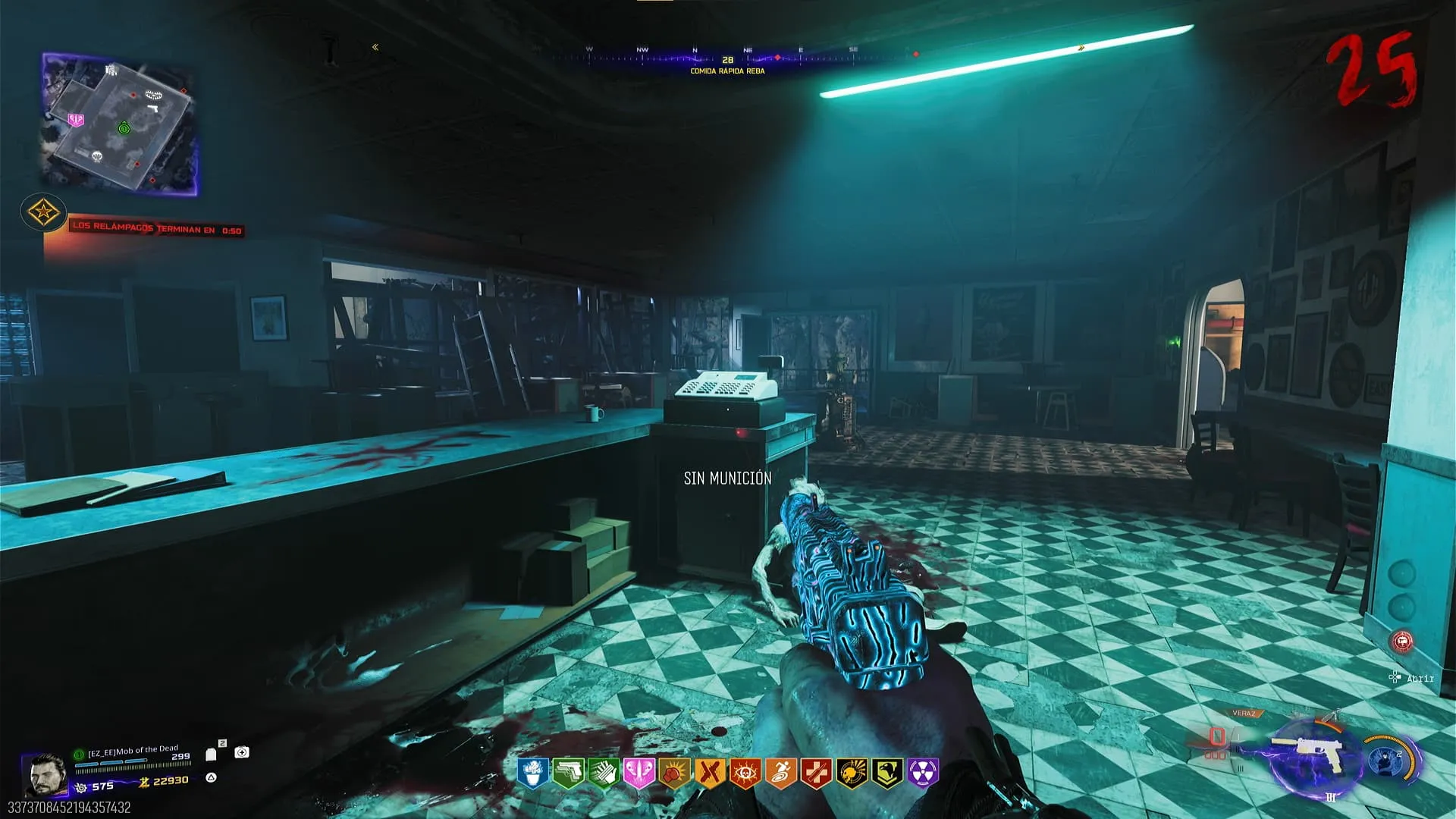Select the pink rocket perk icon
This screenshot has width=1456, height=819.
click(639, 773)
